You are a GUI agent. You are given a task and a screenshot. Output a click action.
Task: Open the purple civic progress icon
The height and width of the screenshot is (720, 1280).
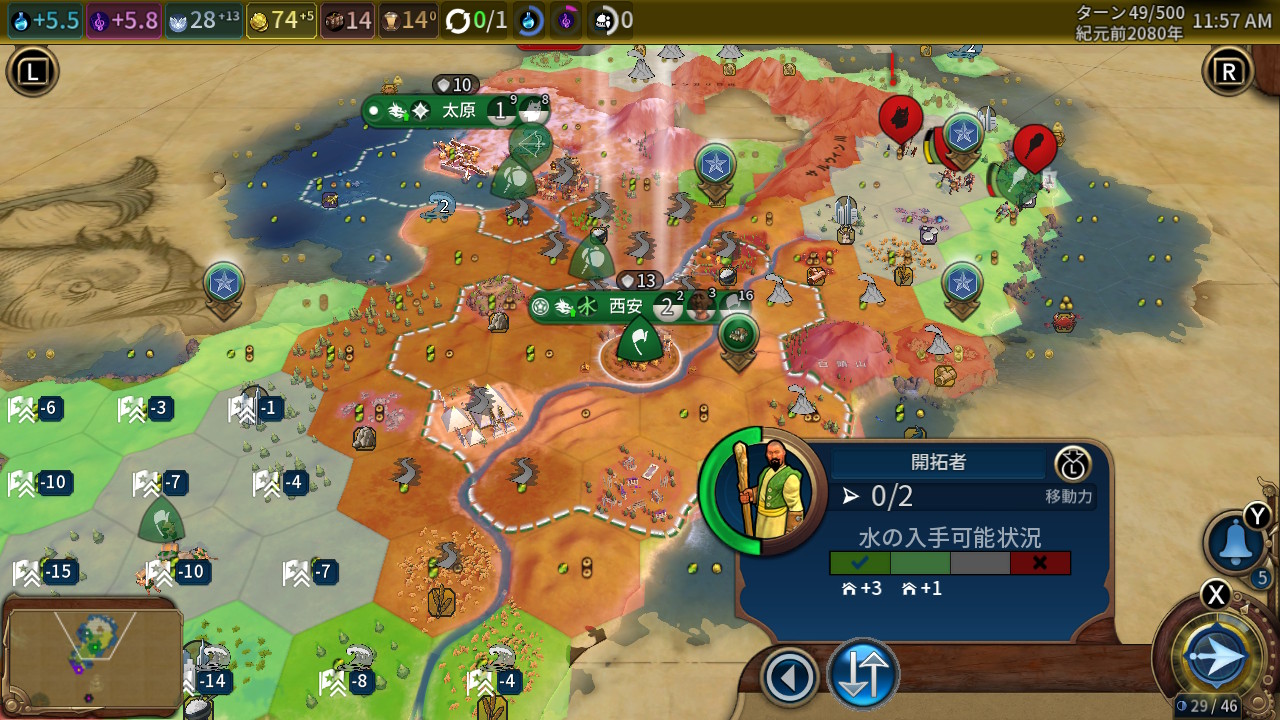tap(566, 21)
